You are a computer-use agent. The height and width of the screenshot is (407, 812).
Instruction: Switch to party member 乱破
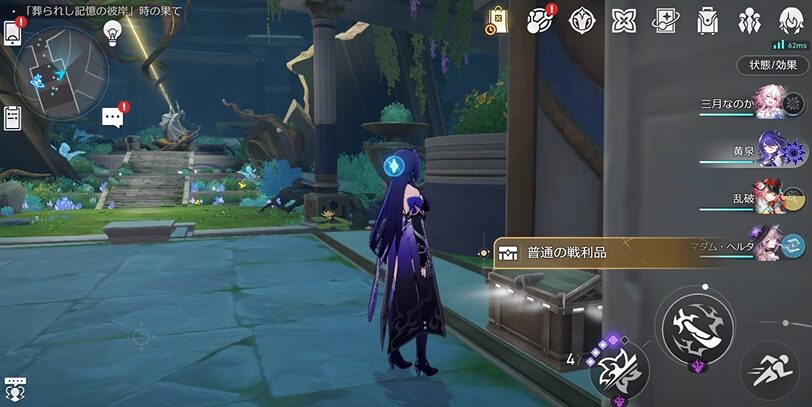[772, 198]
